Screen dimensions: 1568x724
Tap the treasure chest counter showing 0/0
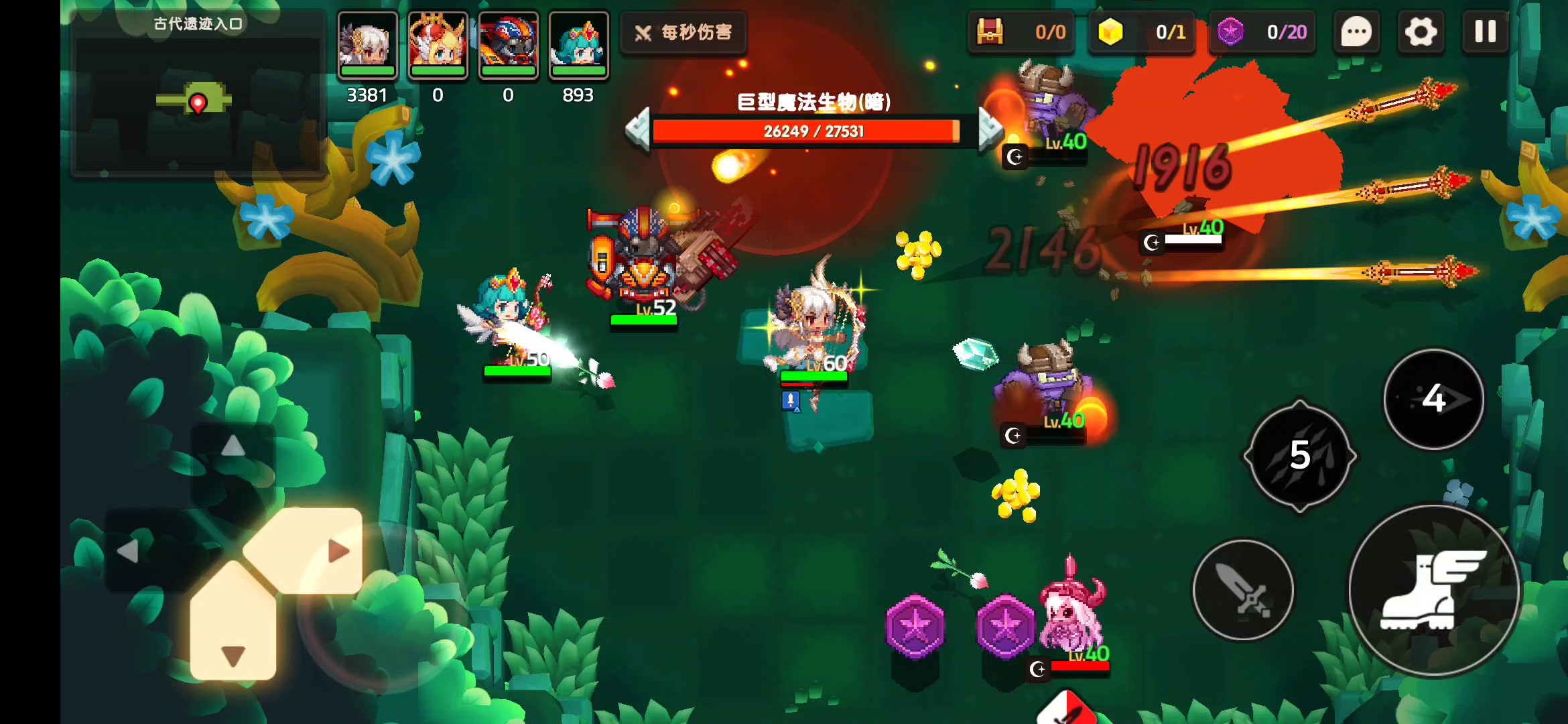click(x=1022, y=32)
